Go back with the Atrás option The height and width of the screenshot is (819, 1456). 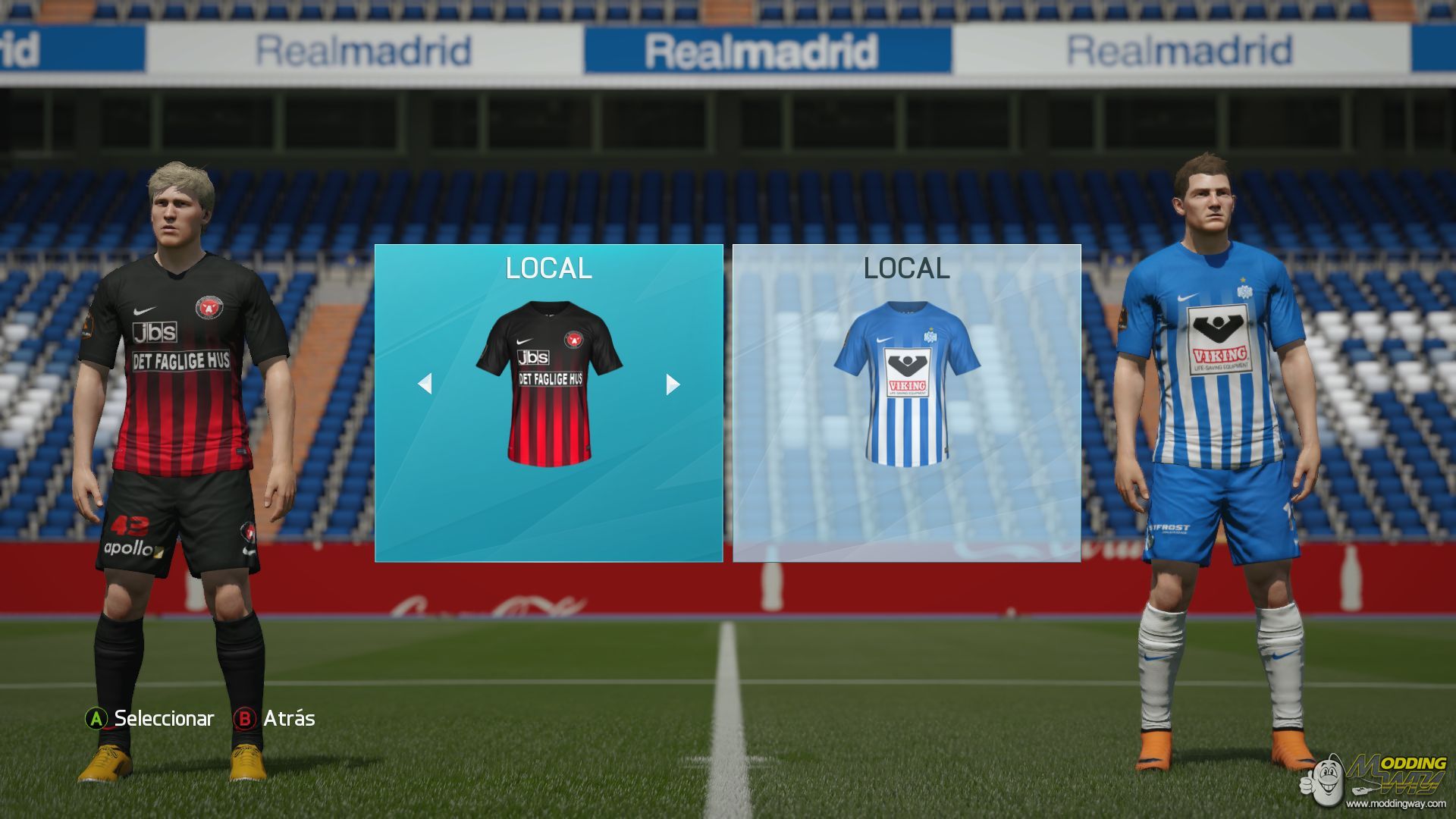pyautogui.click(x=275, y=718)
